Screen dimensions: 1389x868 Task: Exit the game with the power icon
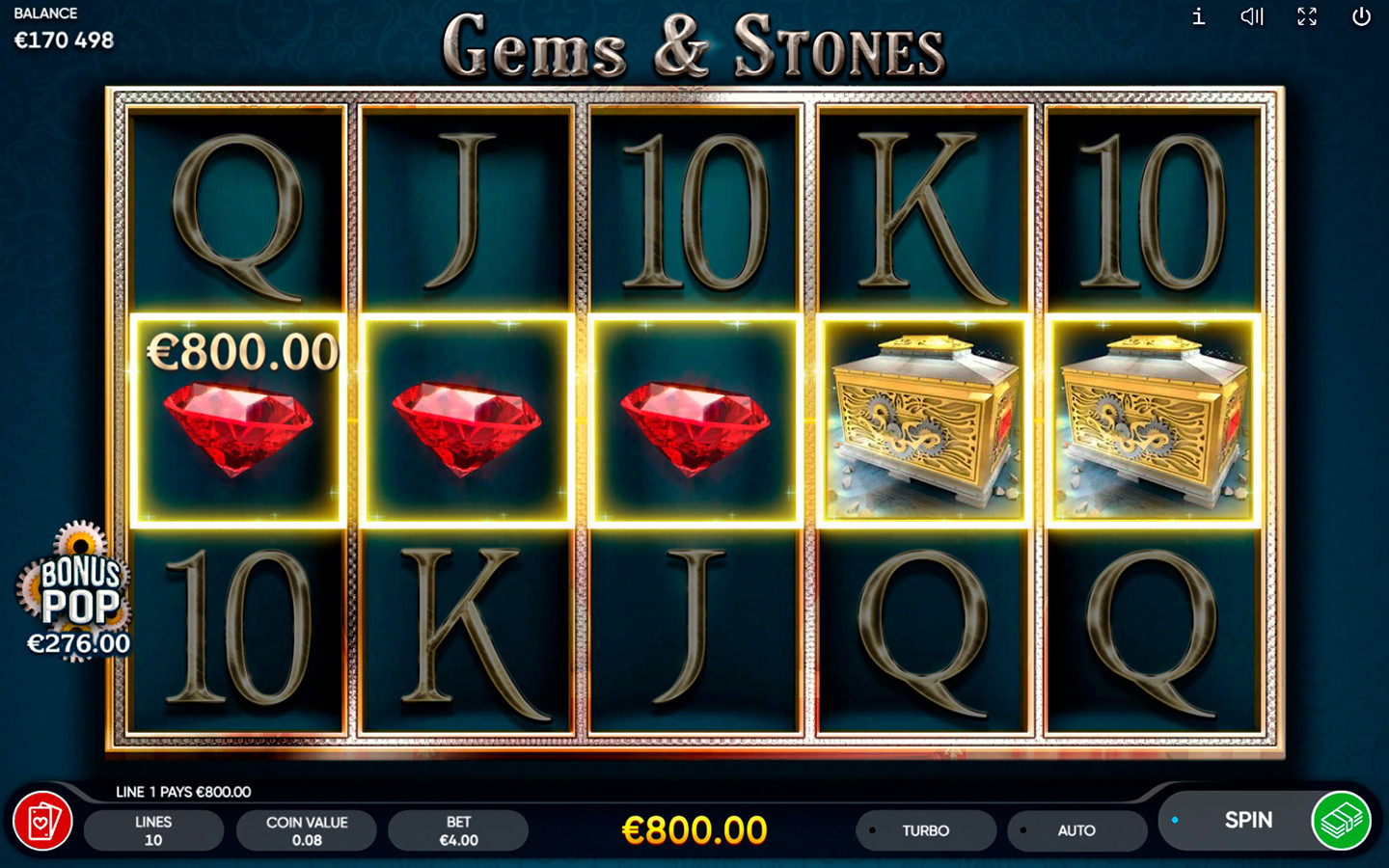tap(1361, 16)
